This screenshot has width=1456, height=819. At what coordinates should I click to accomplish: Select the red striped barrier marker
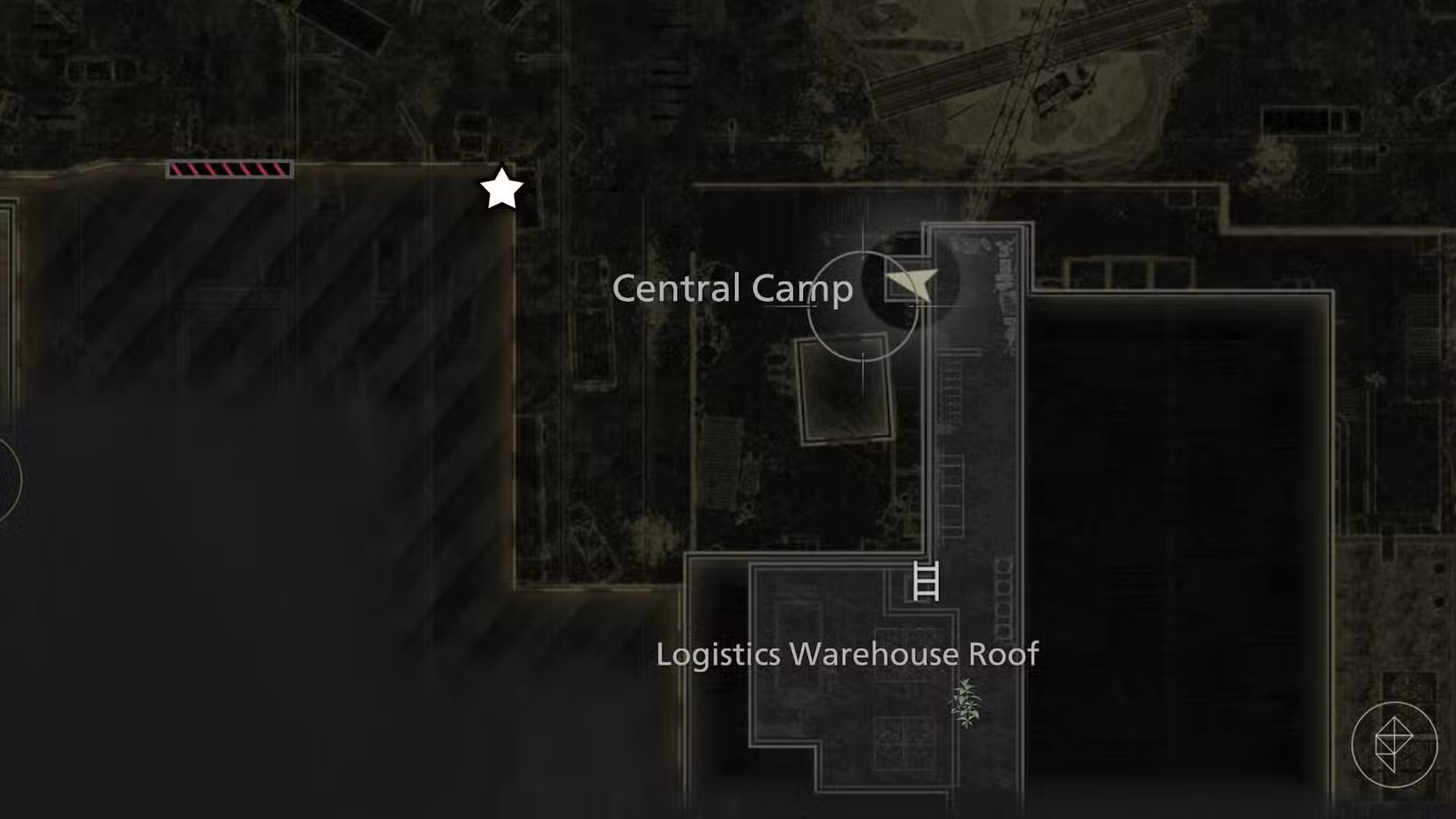(230, 168)
